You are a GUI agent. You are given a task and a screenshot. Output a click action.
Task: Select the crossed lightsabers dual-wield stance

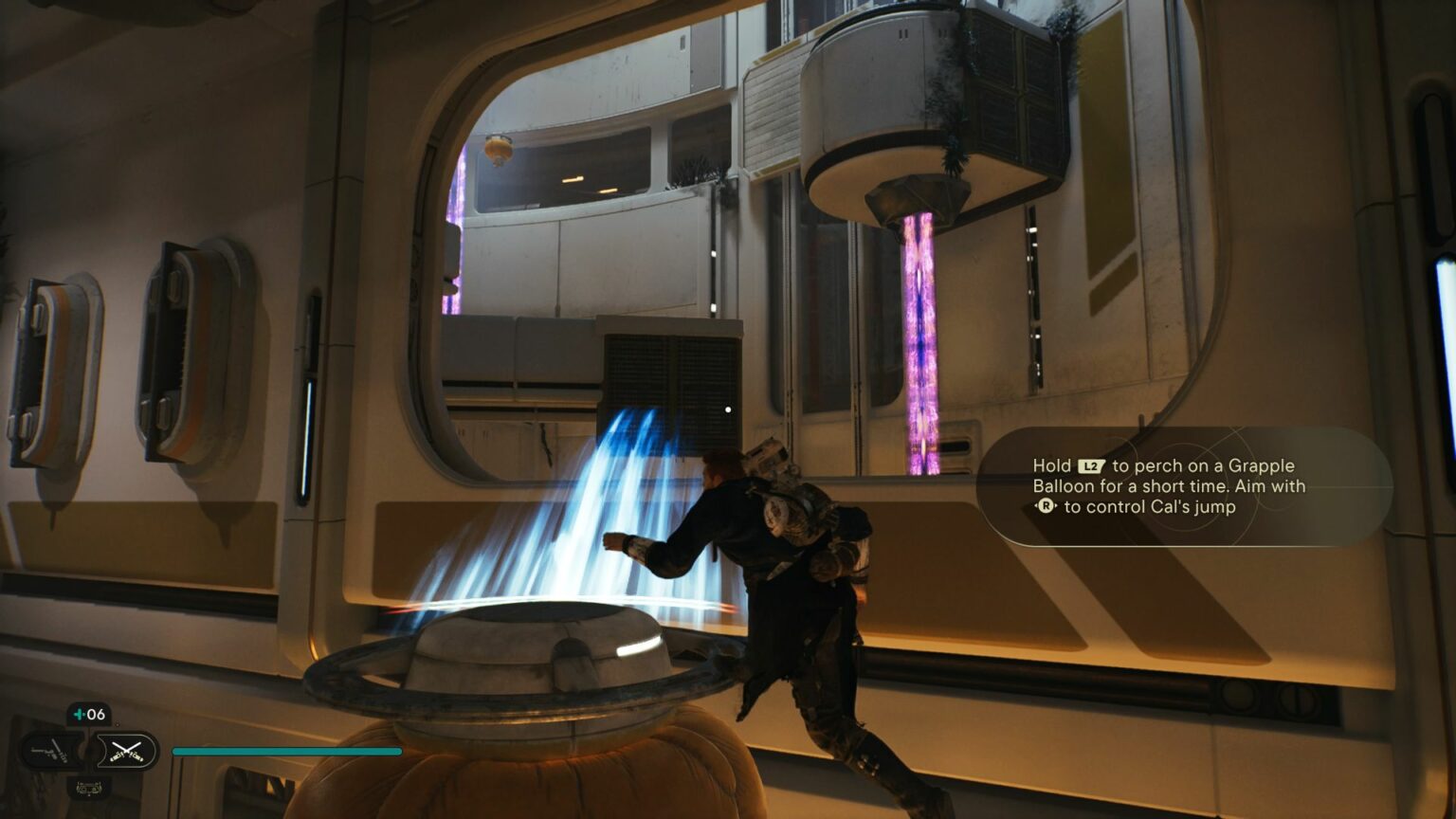pos(126,752)
